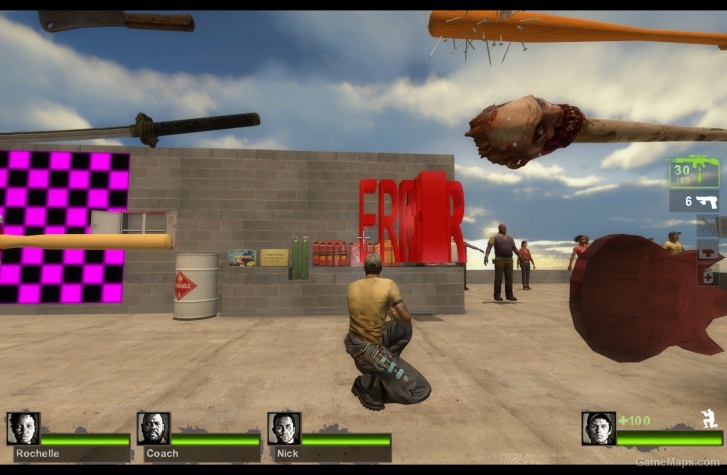Click Nick's teammate portrait
Image resolution: width=727 pixels, height=475 pixels.
click(283, 429)
